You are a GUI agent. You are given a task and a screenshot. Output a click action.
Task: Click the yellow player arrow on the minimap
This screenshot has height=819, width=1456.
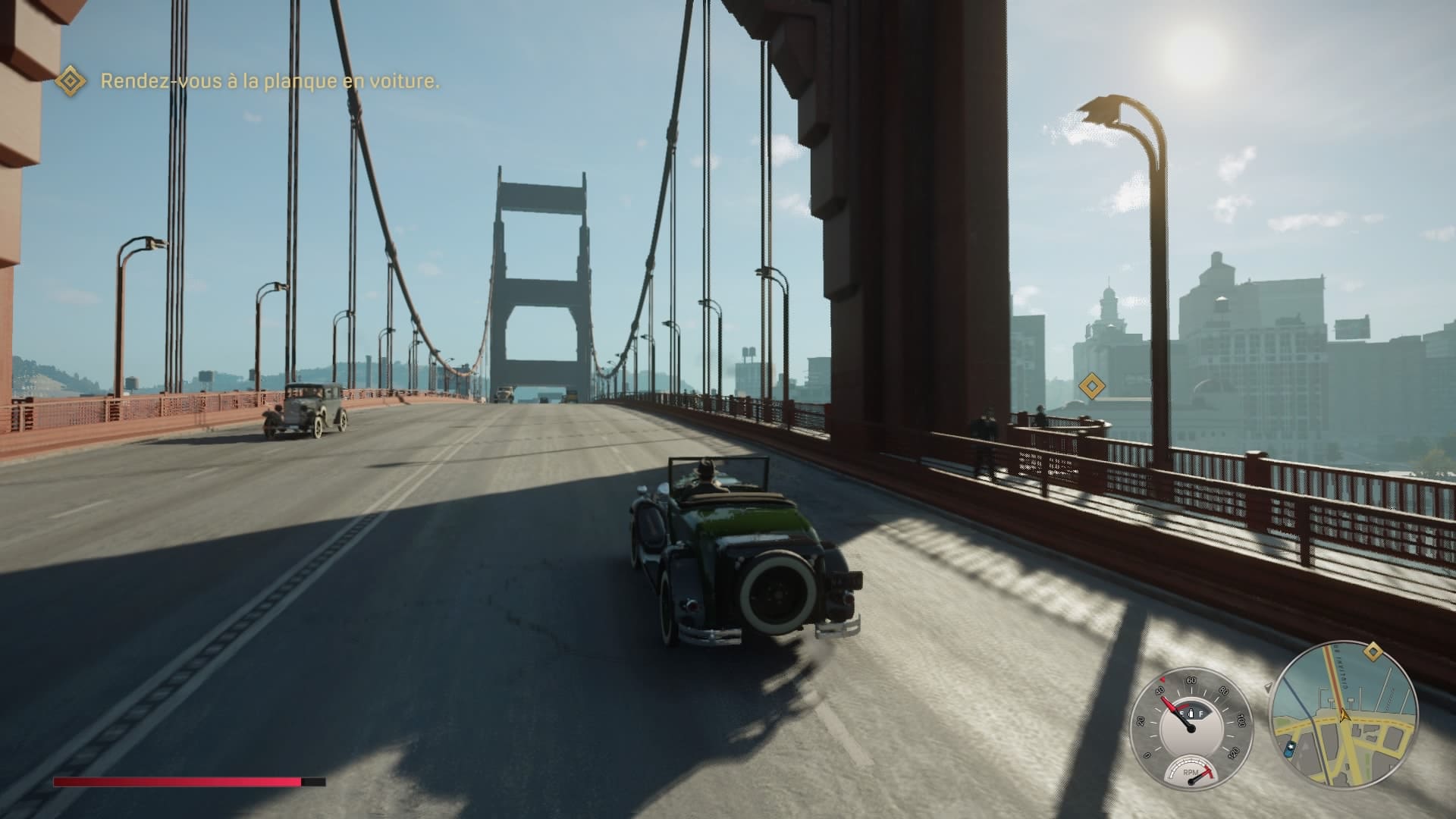tap(1344, 718)
